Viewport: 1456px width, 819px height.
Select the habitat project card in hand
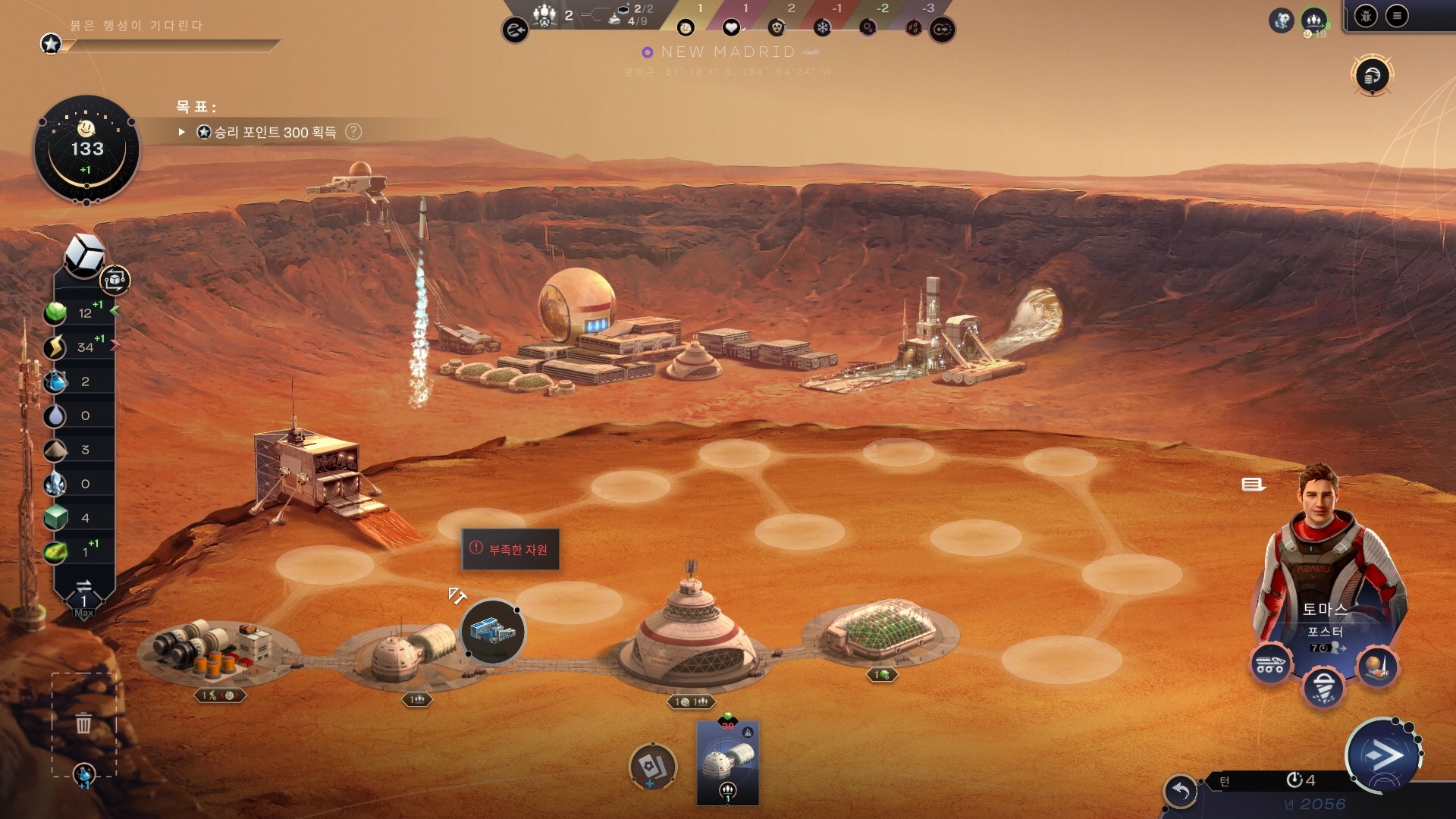[x=728, y=762]
